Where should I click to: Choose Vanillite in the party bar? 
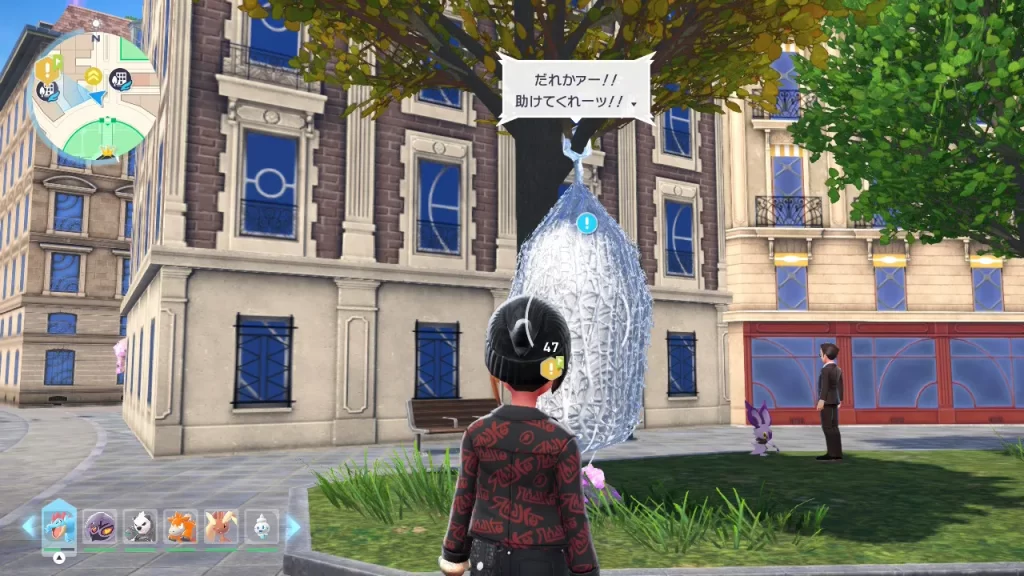coord(261,526)
